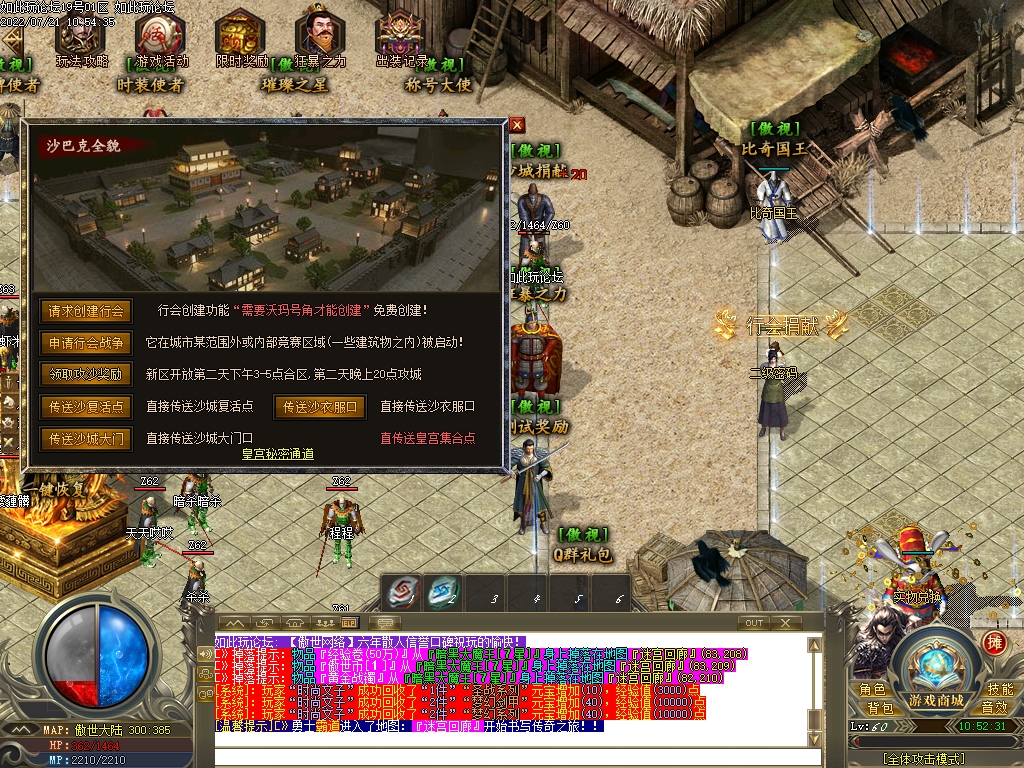1024x768 pixels.
Task: Select 传送沙复活点 teleport button
Action: click(x=85, y=407)
